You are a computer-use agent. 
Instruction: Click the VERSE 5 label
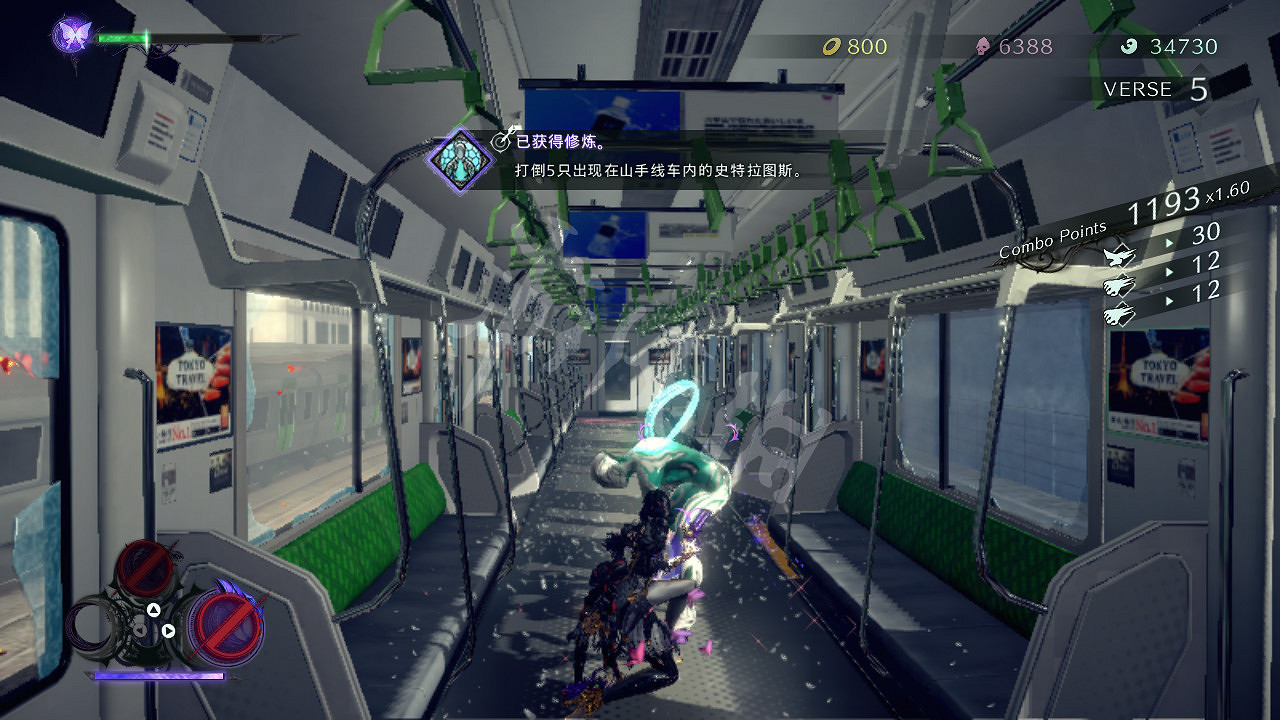click(1154, 89)
